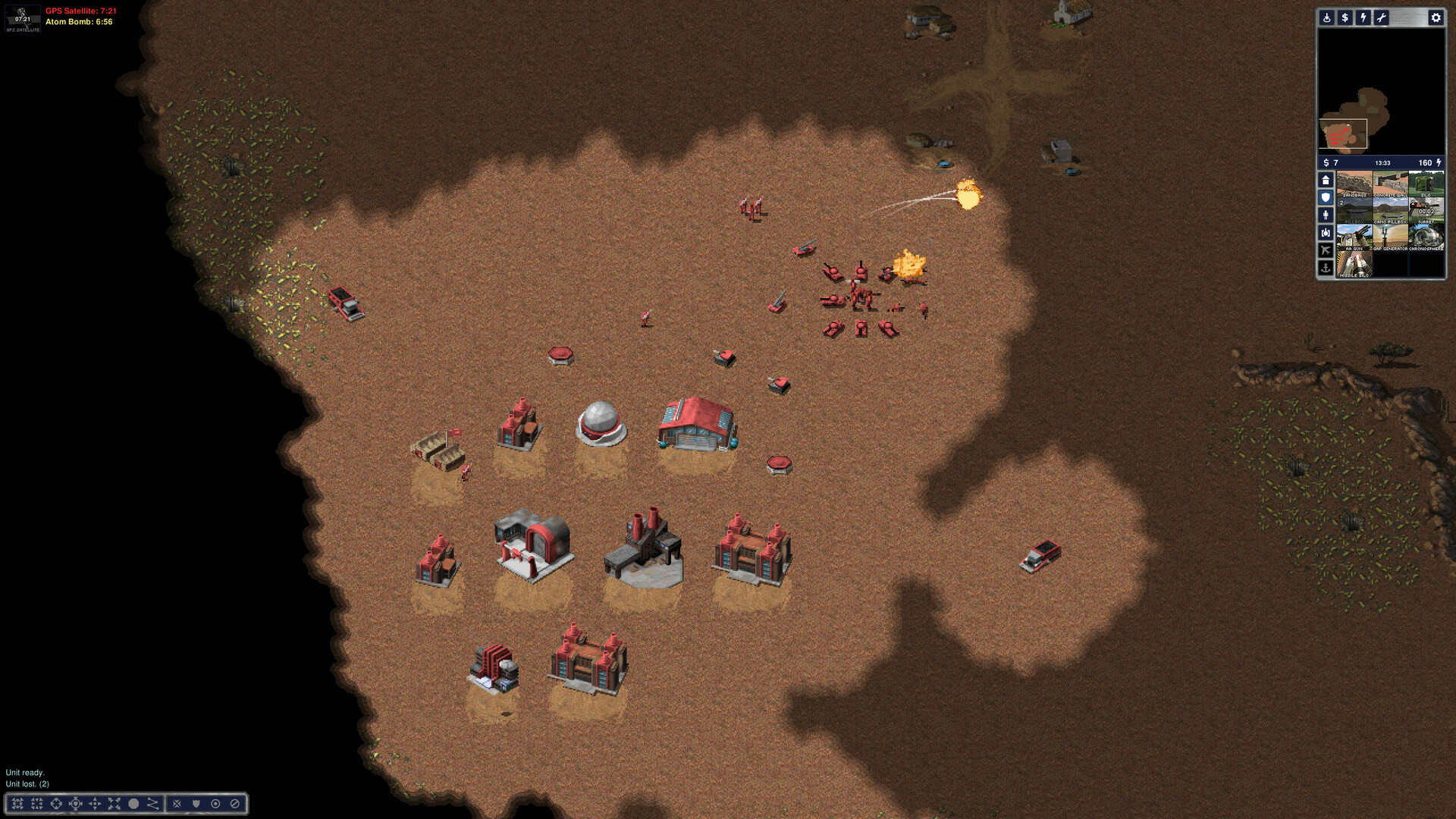
Task: Click the radar minimap
Action: [1381, 91]
